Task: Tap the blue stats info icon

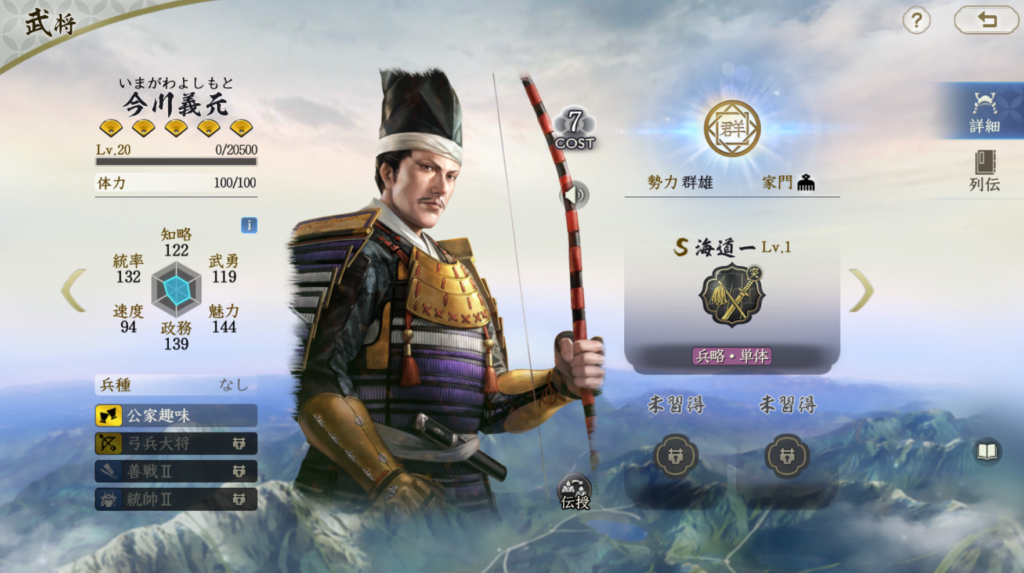Action: coord(249,225)
